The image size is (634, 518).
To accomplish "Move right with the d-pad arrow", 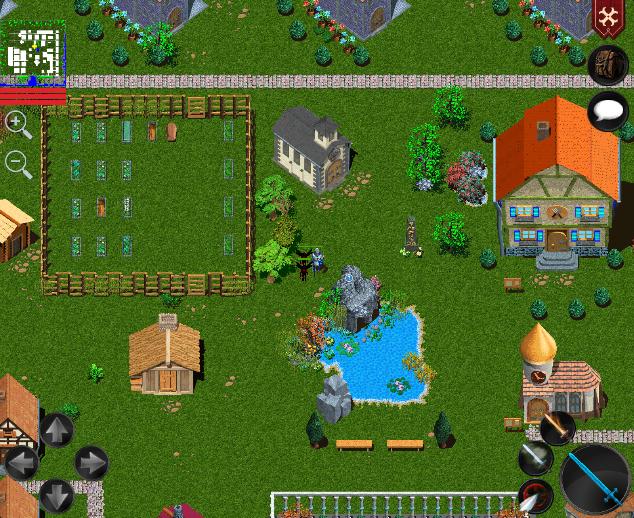I will 91,463.
